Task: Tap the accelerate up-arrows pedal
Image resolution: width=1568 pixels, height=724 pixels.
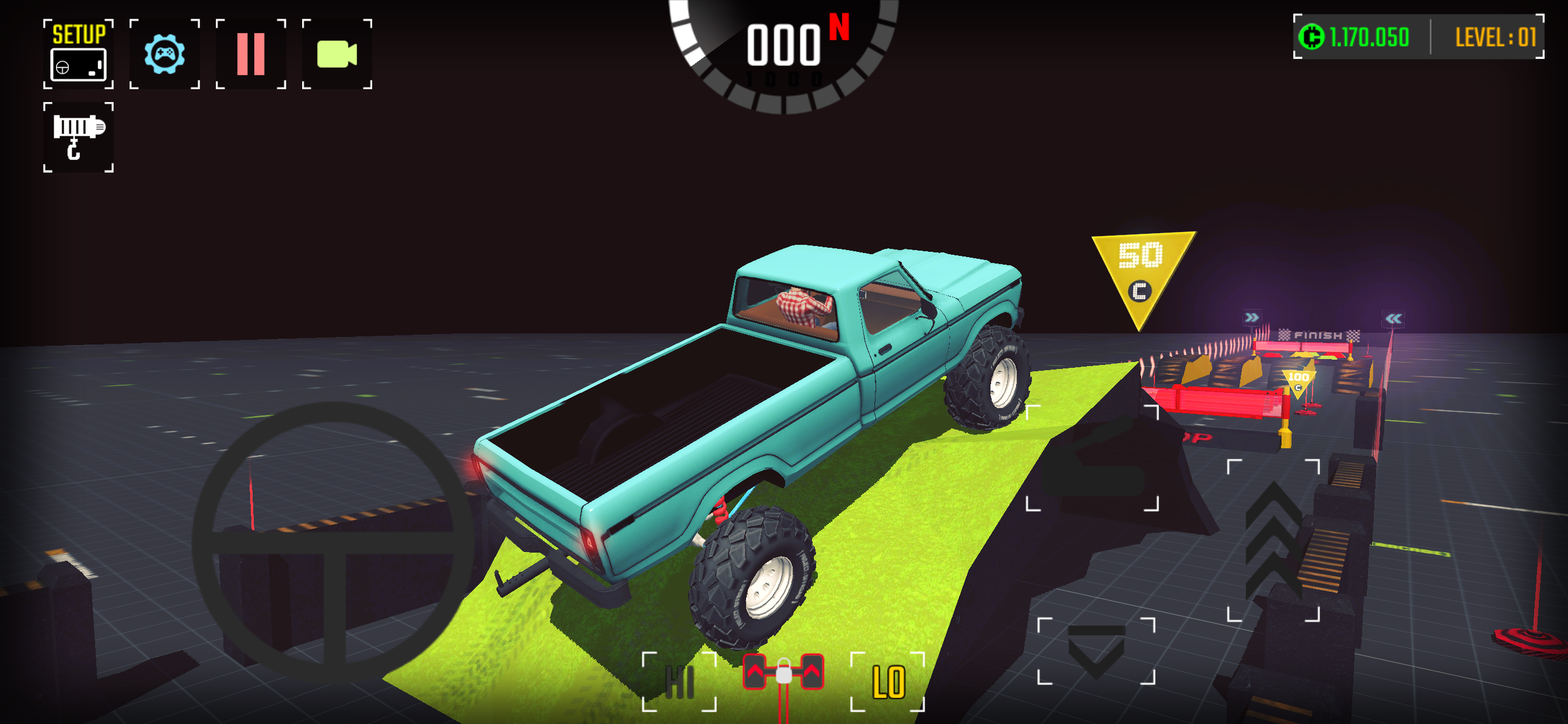Action: (1273, 540)
